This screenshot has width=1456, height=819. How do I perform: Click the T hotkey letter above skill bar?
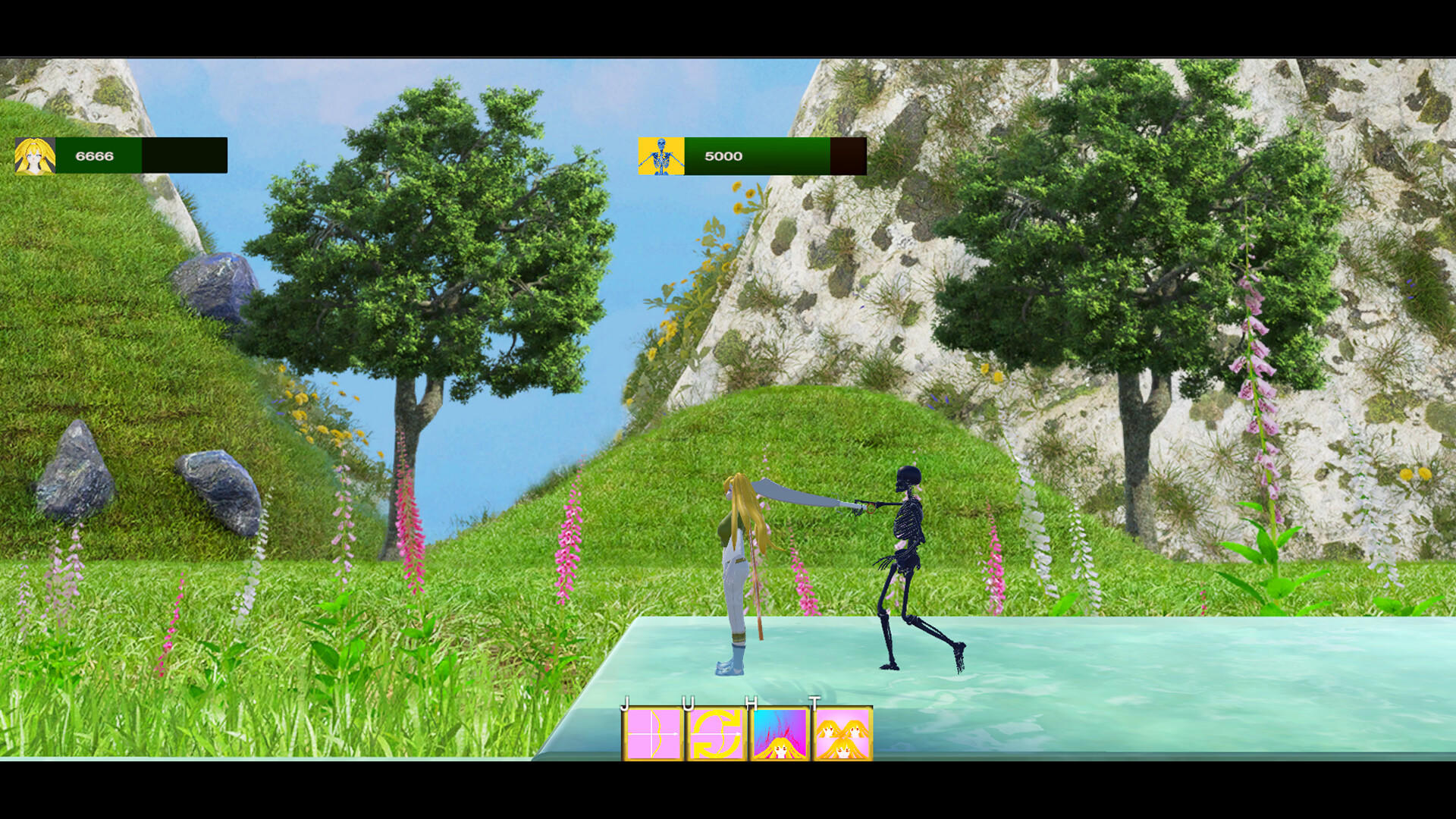[x=813, y=704]
